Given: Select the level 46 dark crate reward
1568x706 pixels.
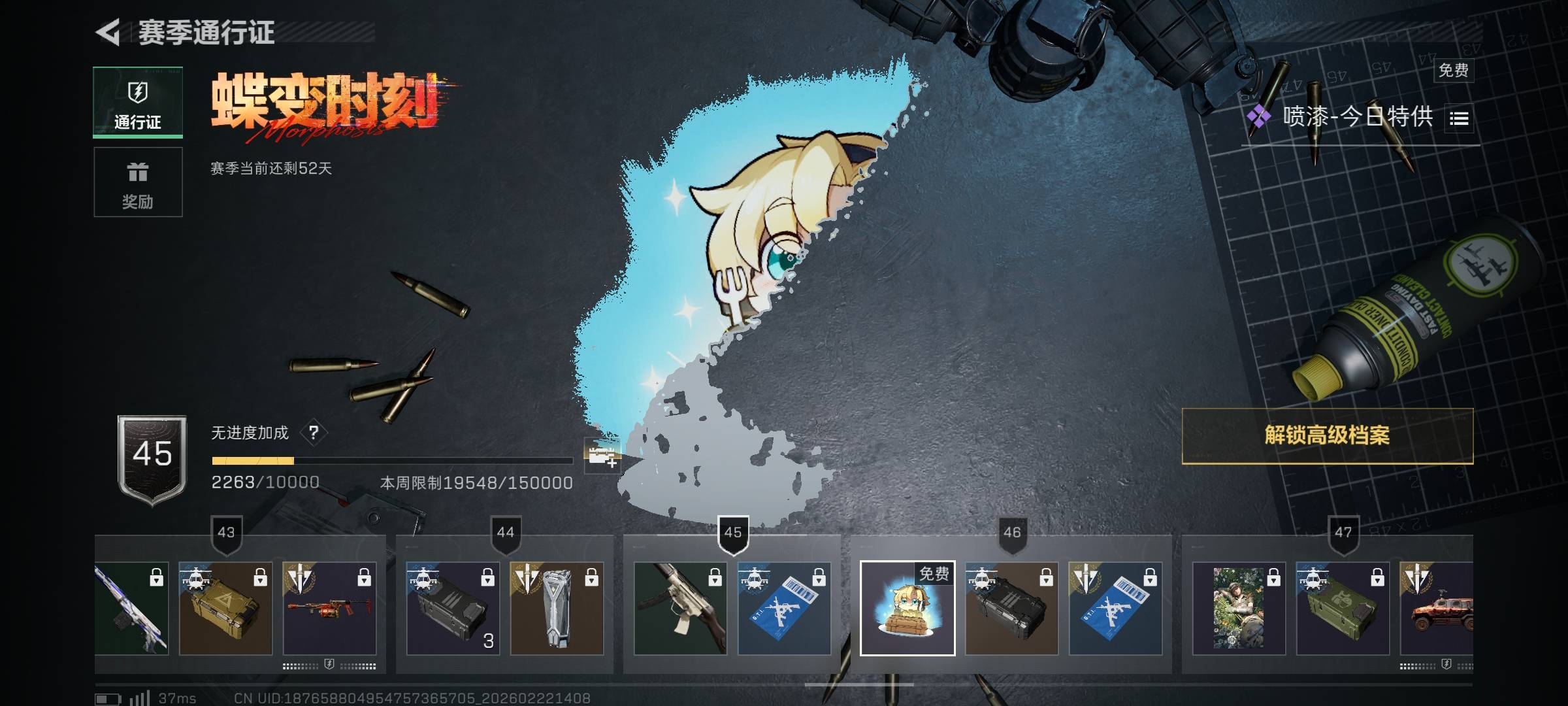Looking at the screenshot, I should [1011, 608].
